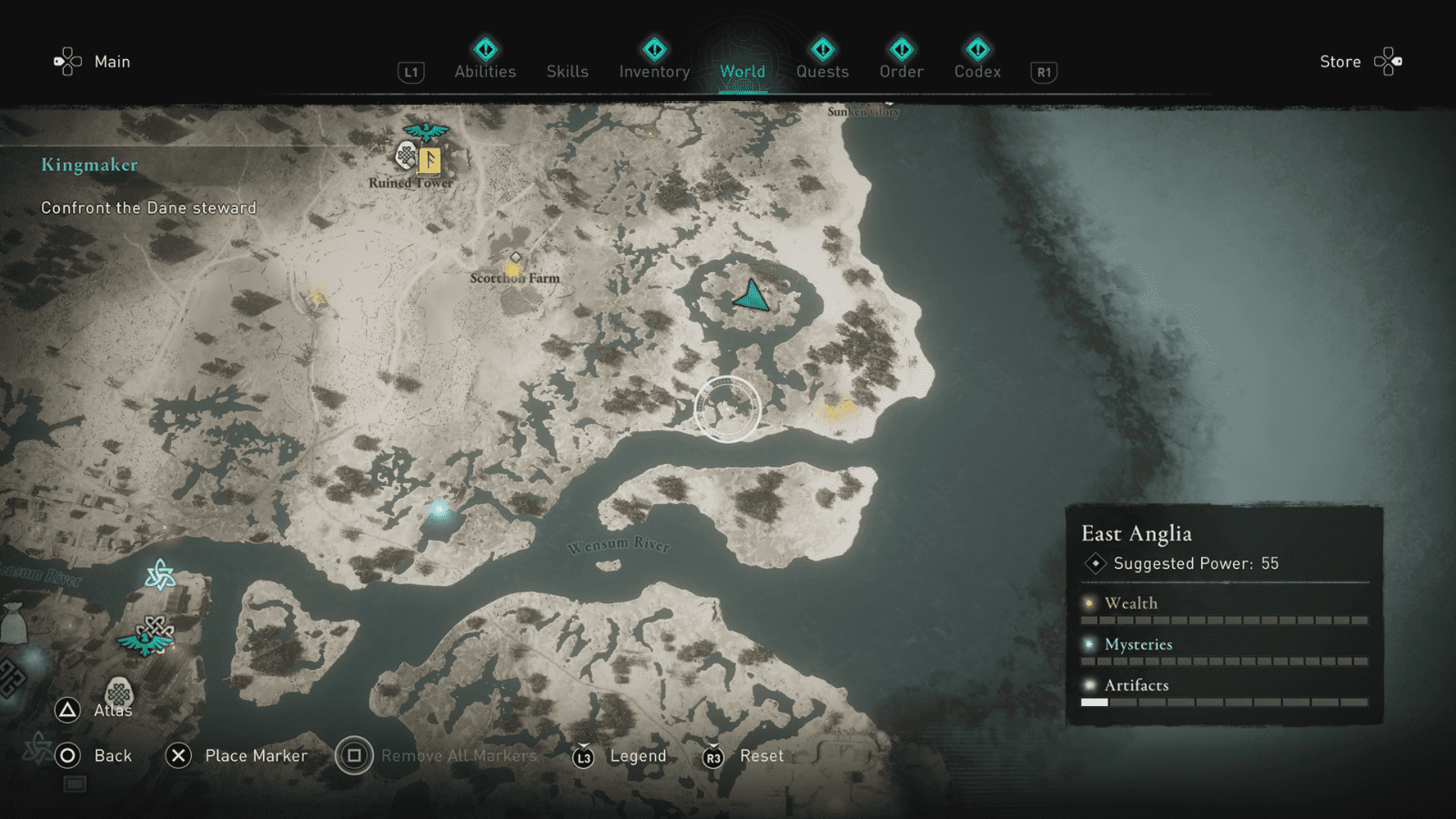Open the Quests tab
This screenshot has height=819, width=1456.
tap(823, 71)
